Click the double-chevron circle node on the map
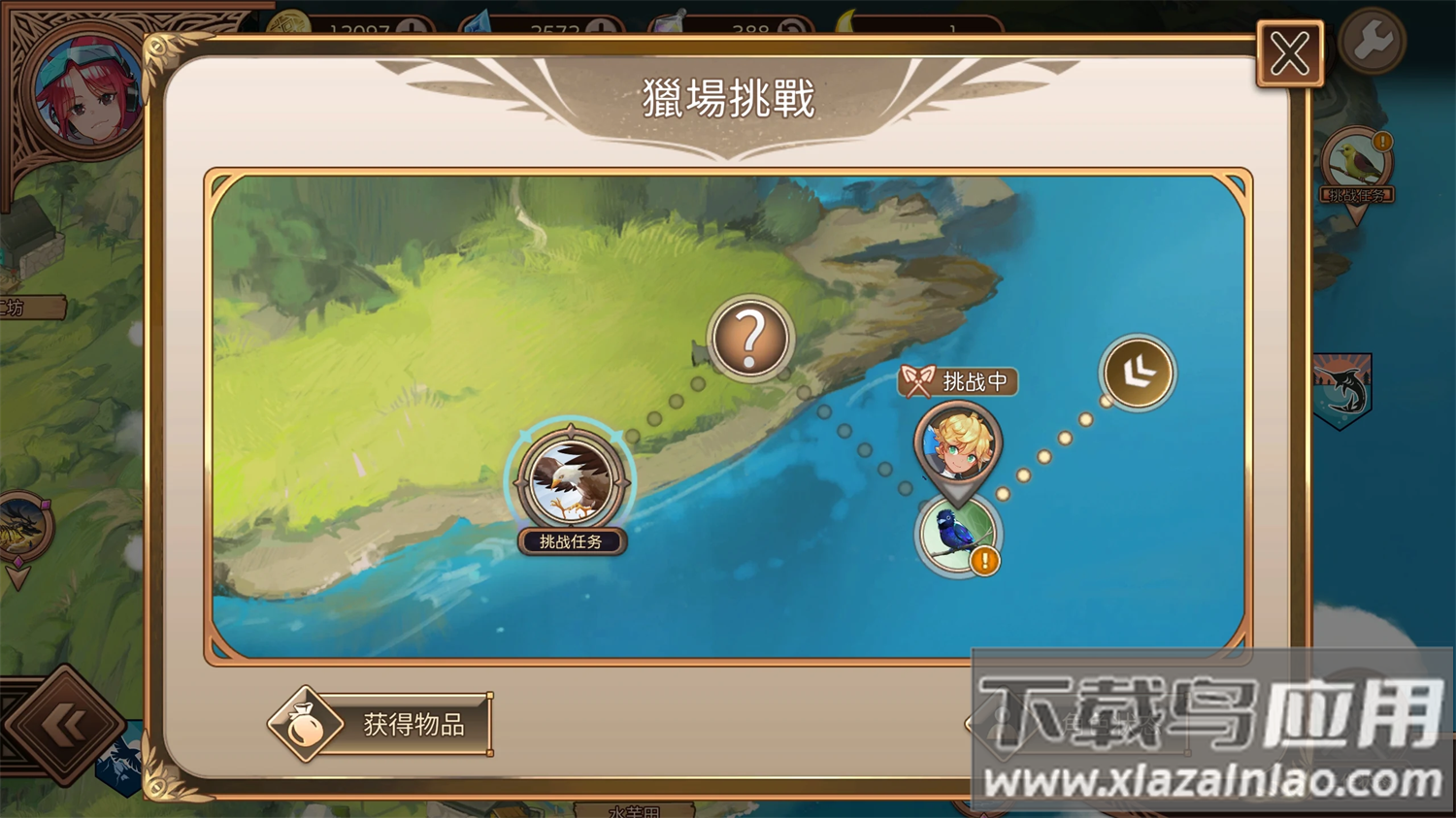The height and width of the screenshot is (818, 1456). pos(1138,374)
